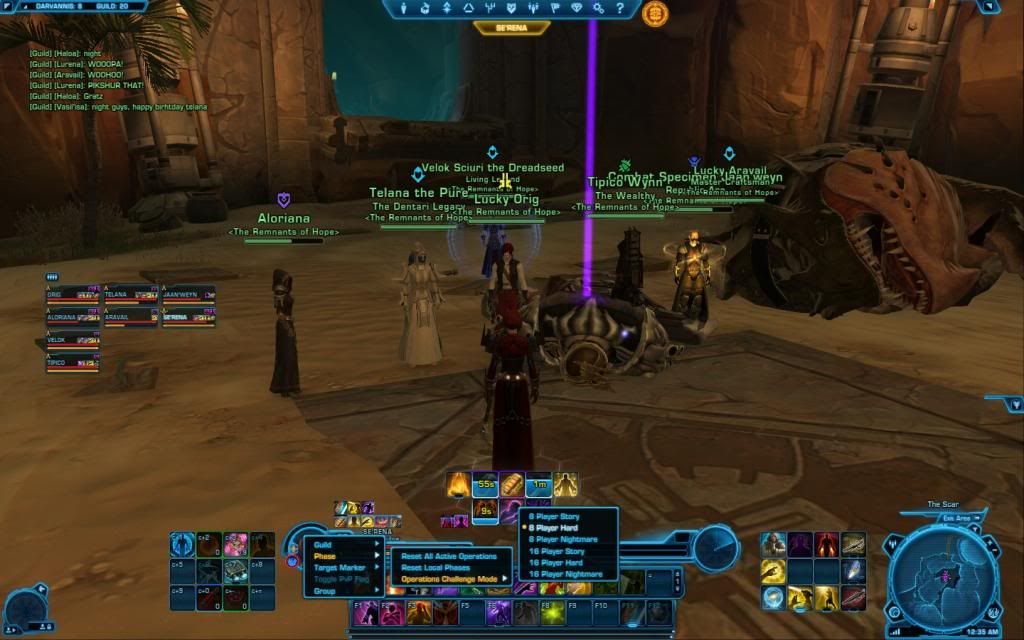
Task: Select Aloriana's raid frame
Action: [73, 316]
